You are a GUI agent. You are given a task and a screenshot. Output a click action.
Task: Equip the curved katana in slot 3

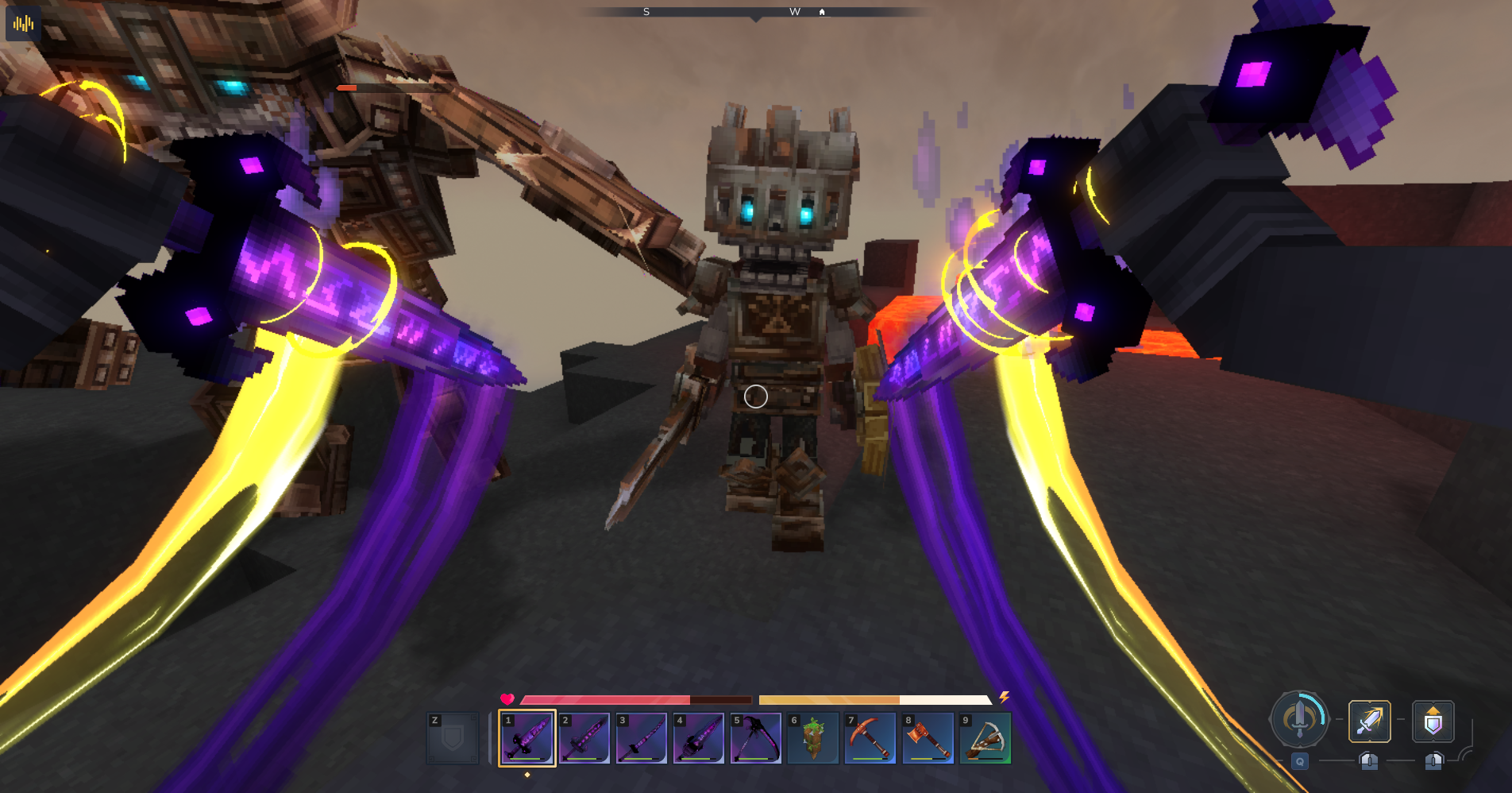(x=642, y=738)
